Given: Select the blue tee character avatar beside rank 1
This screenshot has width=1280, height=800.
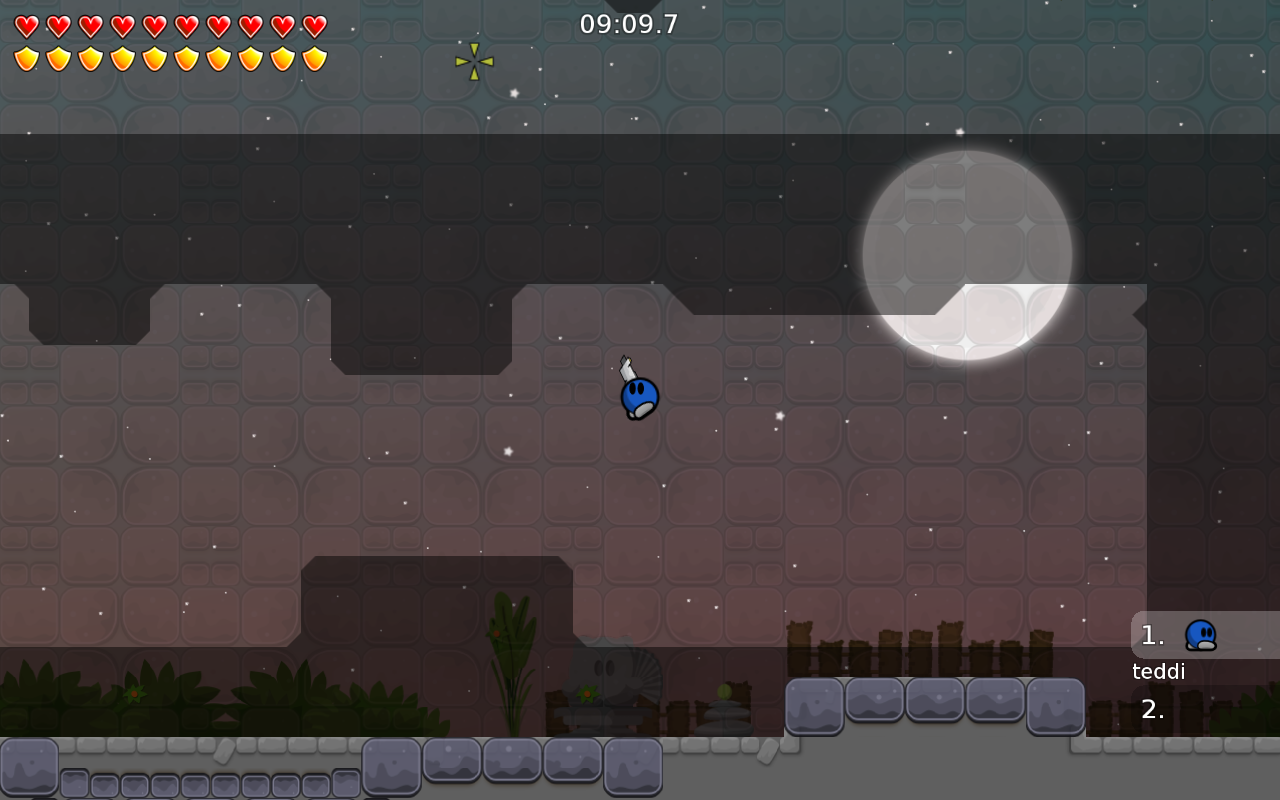Looking at the screenshot, I should 1199,634.
